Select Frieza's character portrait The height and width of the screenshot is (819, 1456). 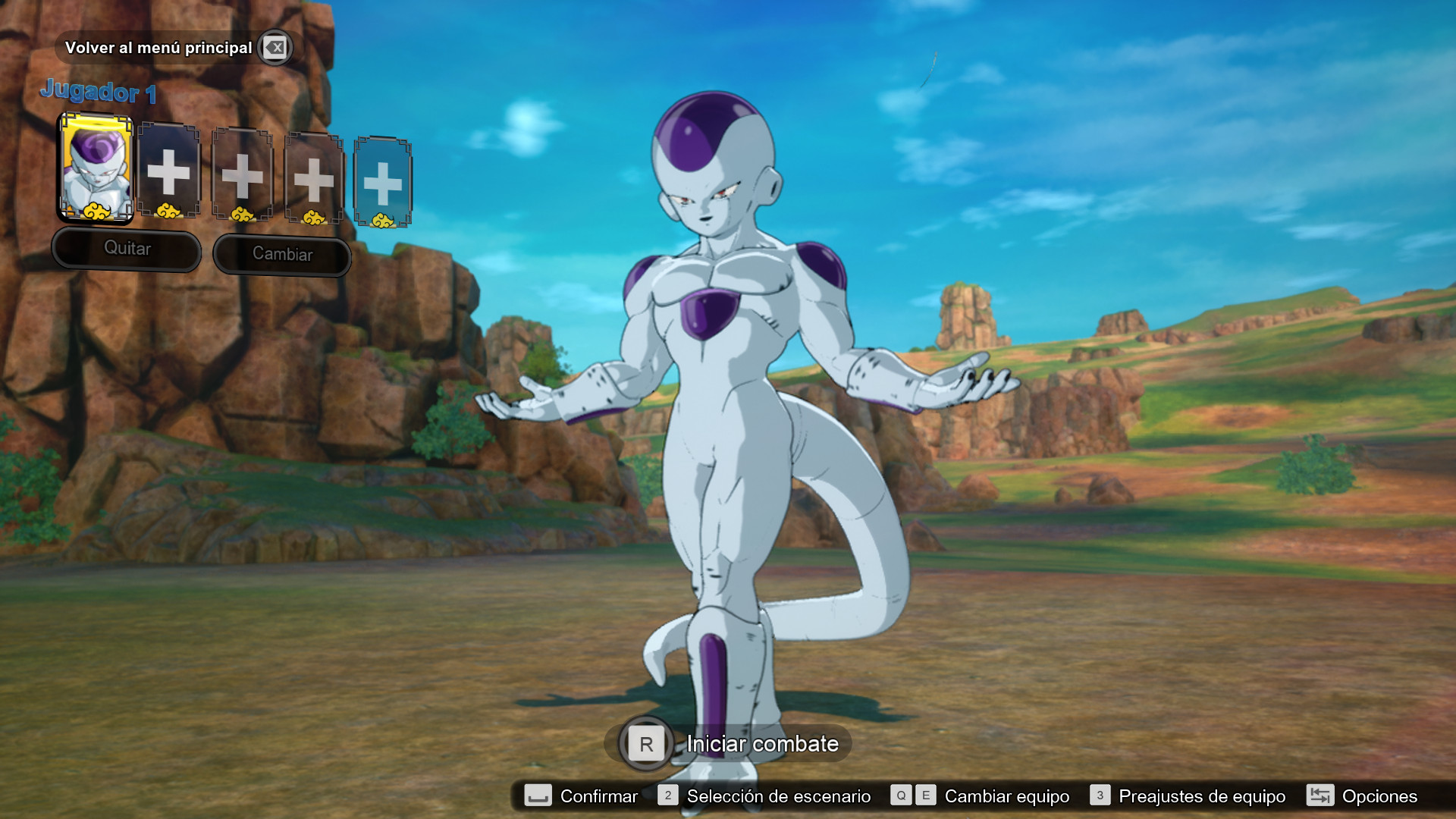pyautogui.click(x=96, y=170)
